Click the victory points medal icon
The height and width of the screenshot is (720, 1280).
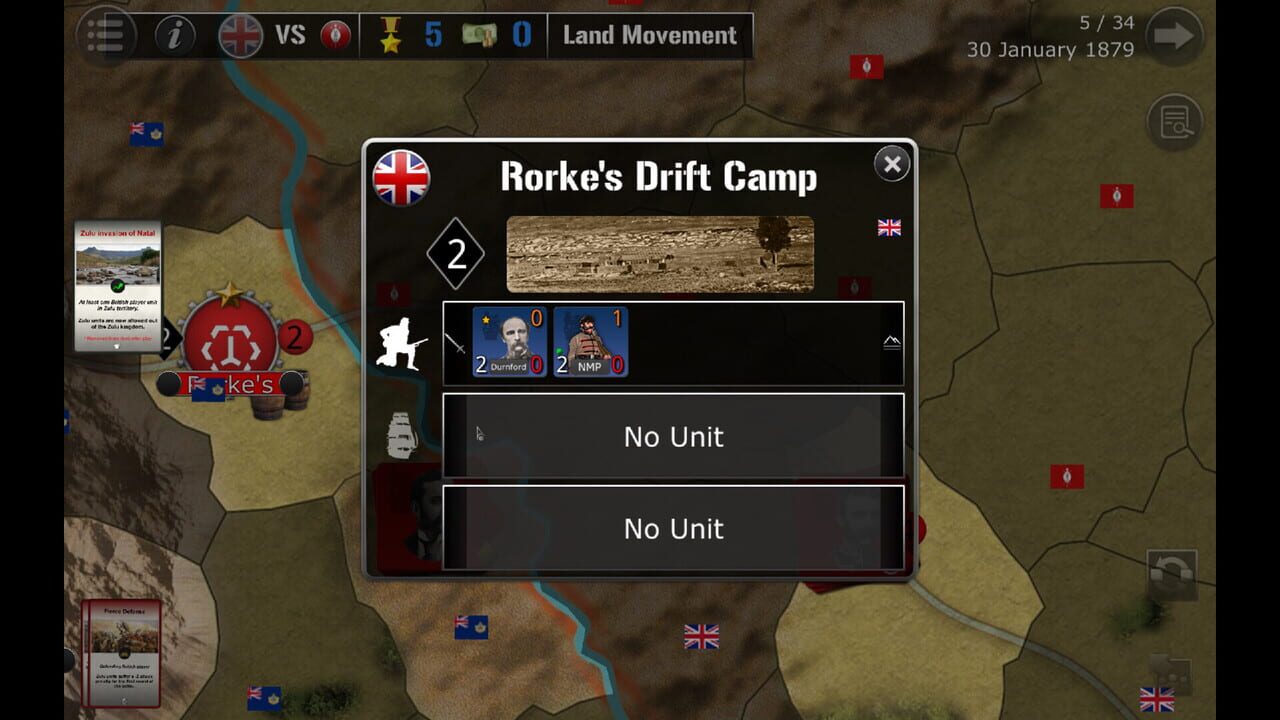[x=389, y=37]
